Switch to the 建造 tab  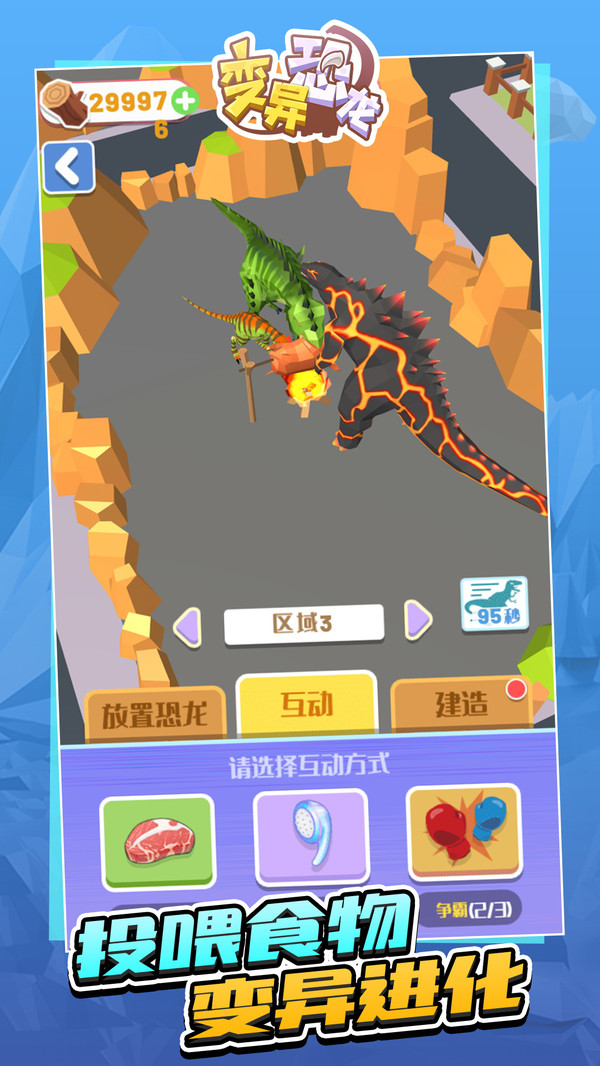pos(461,704)
